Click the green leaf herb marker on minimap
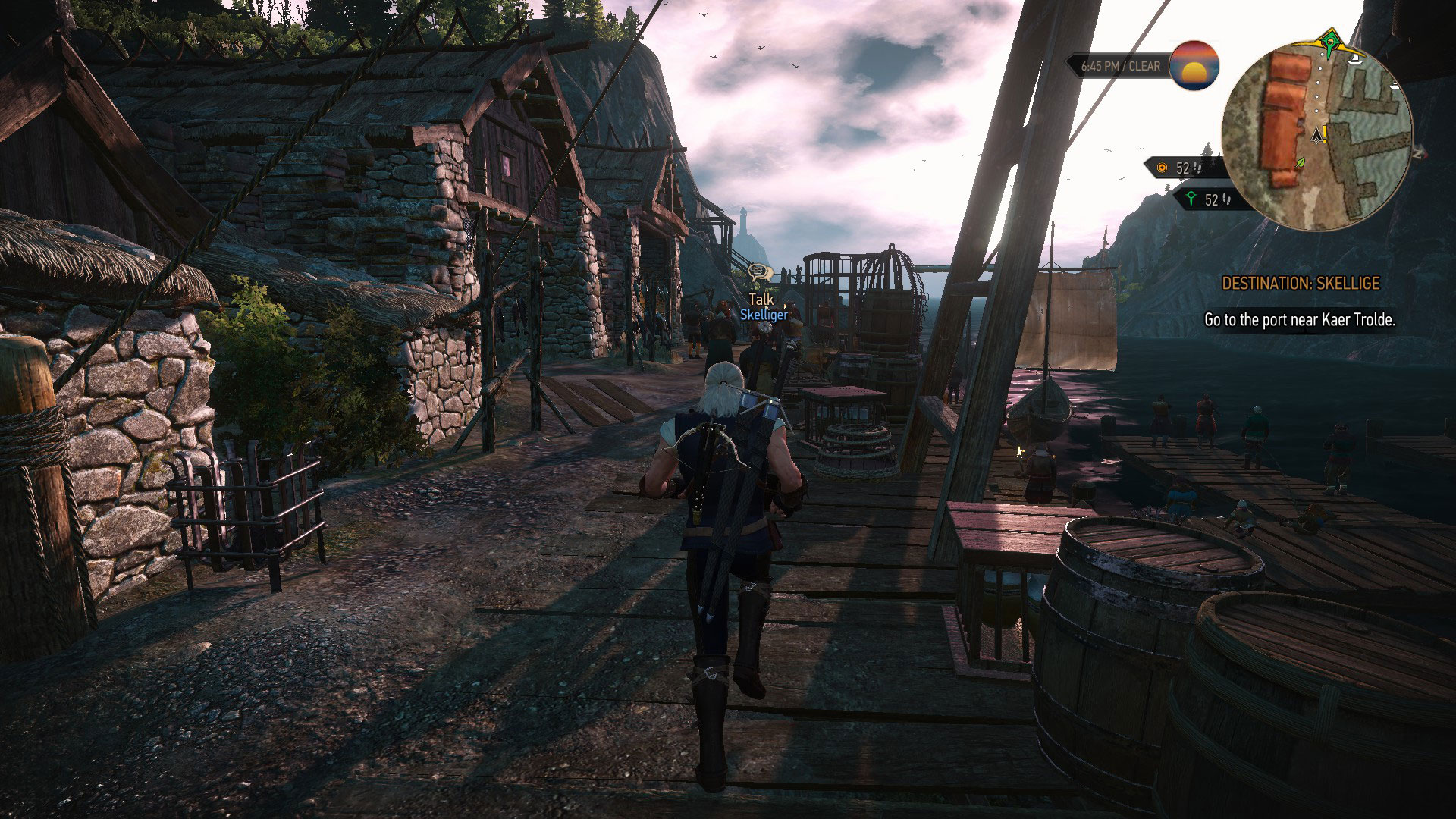The image size is (1456, 819). pyautogui.click(x=1301, y=162)
